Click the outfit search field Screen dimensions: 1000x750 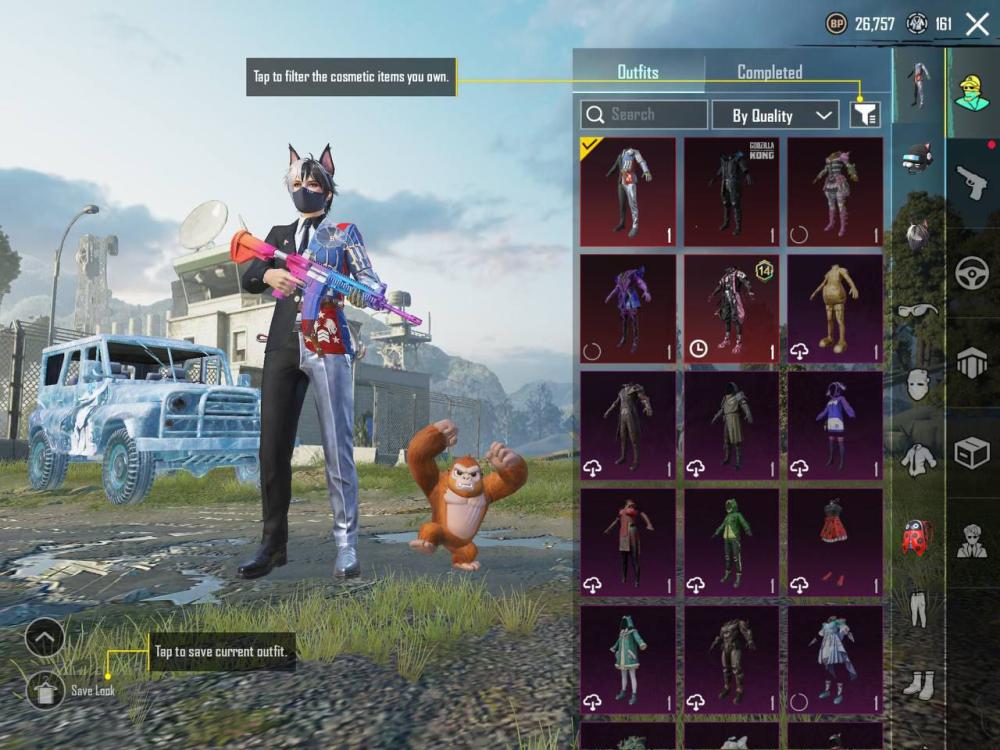[x=644, y=115]
